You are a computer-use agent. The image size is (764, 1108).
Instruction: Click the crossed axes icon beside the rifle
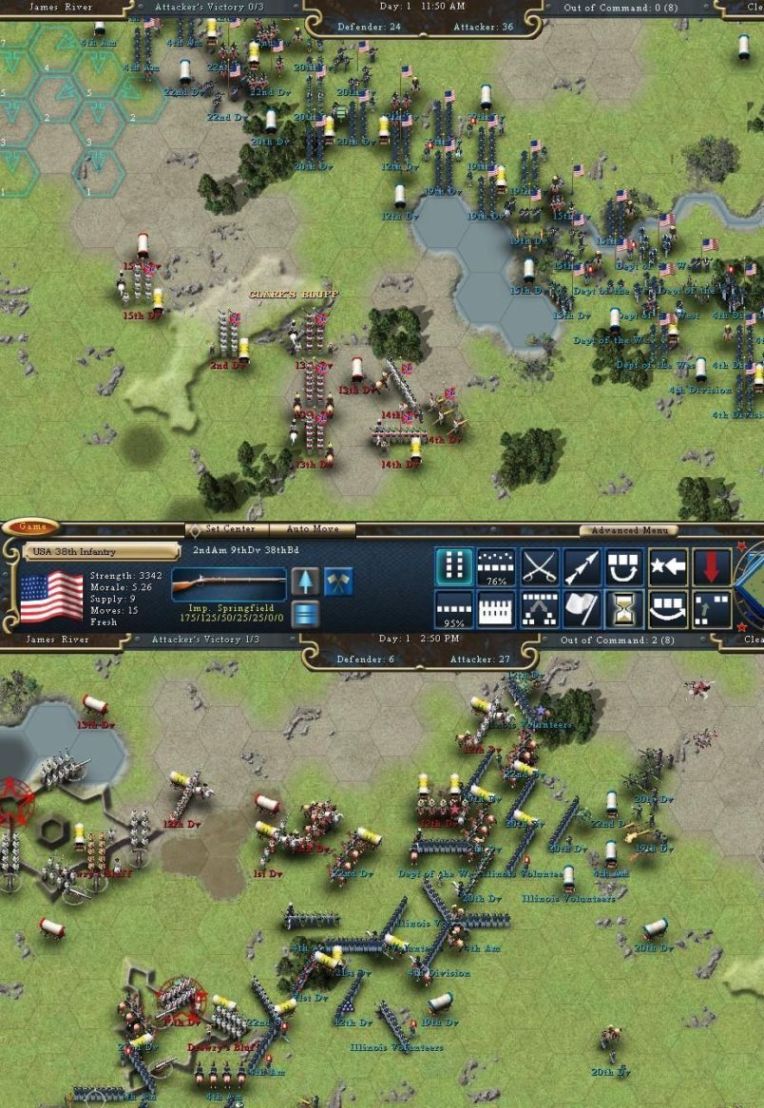point(338,581)
